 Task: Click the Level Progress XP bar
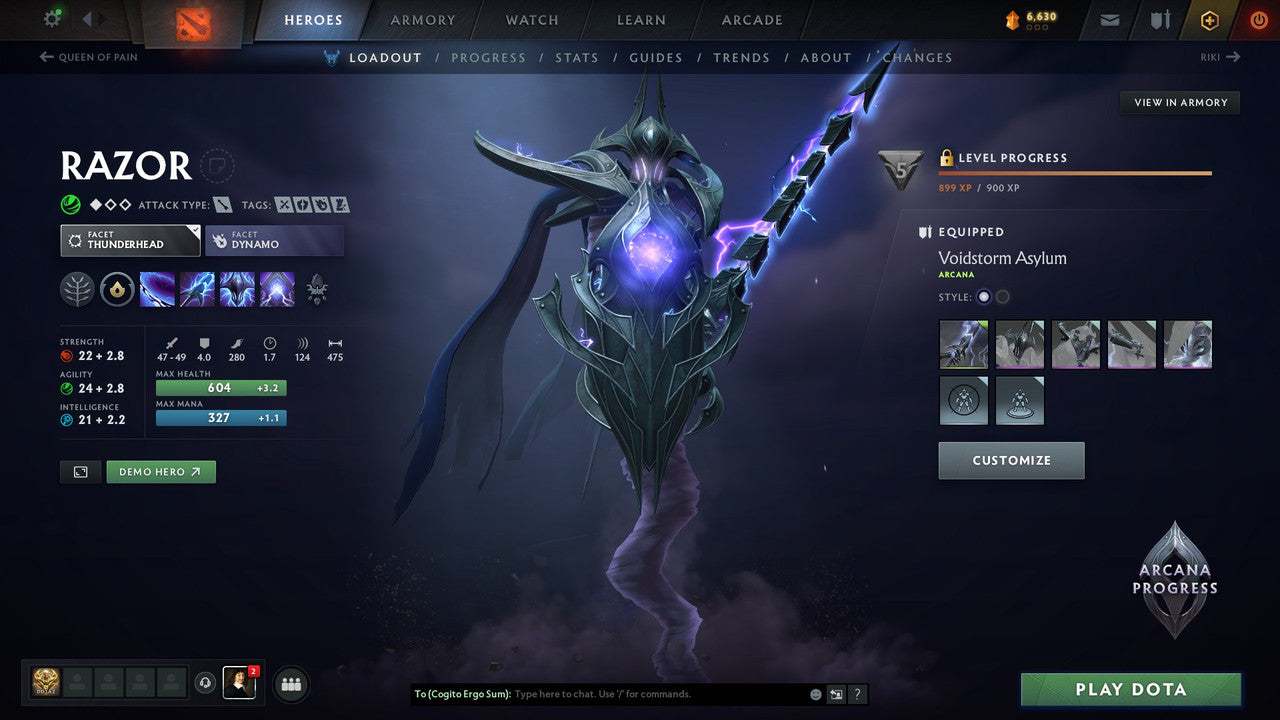click(x=1075, y=172)
